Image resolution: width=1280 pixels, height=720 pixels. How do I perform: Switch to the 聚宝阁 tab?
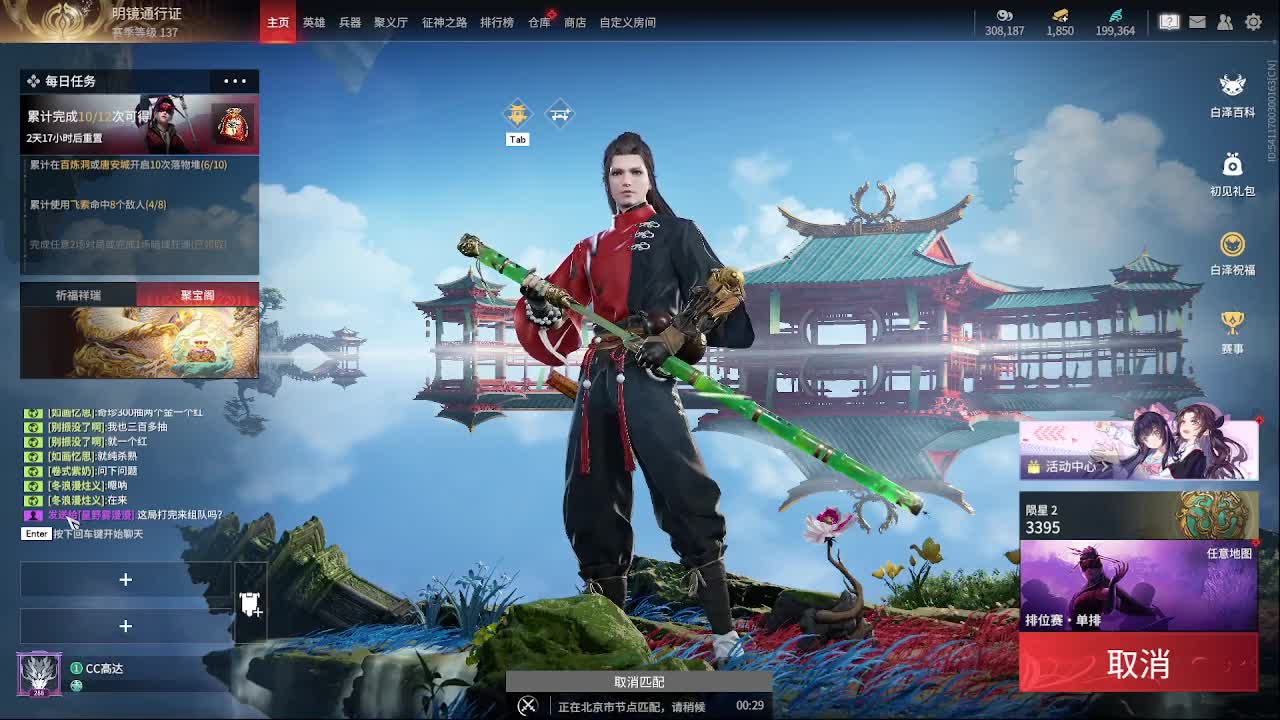(199, 296)
